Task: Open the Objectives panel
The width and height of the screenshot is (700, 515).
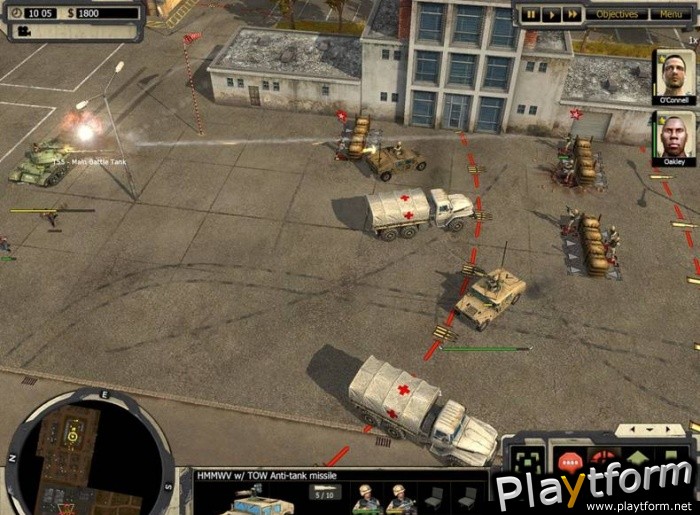Action: click(x=618, y=14)
